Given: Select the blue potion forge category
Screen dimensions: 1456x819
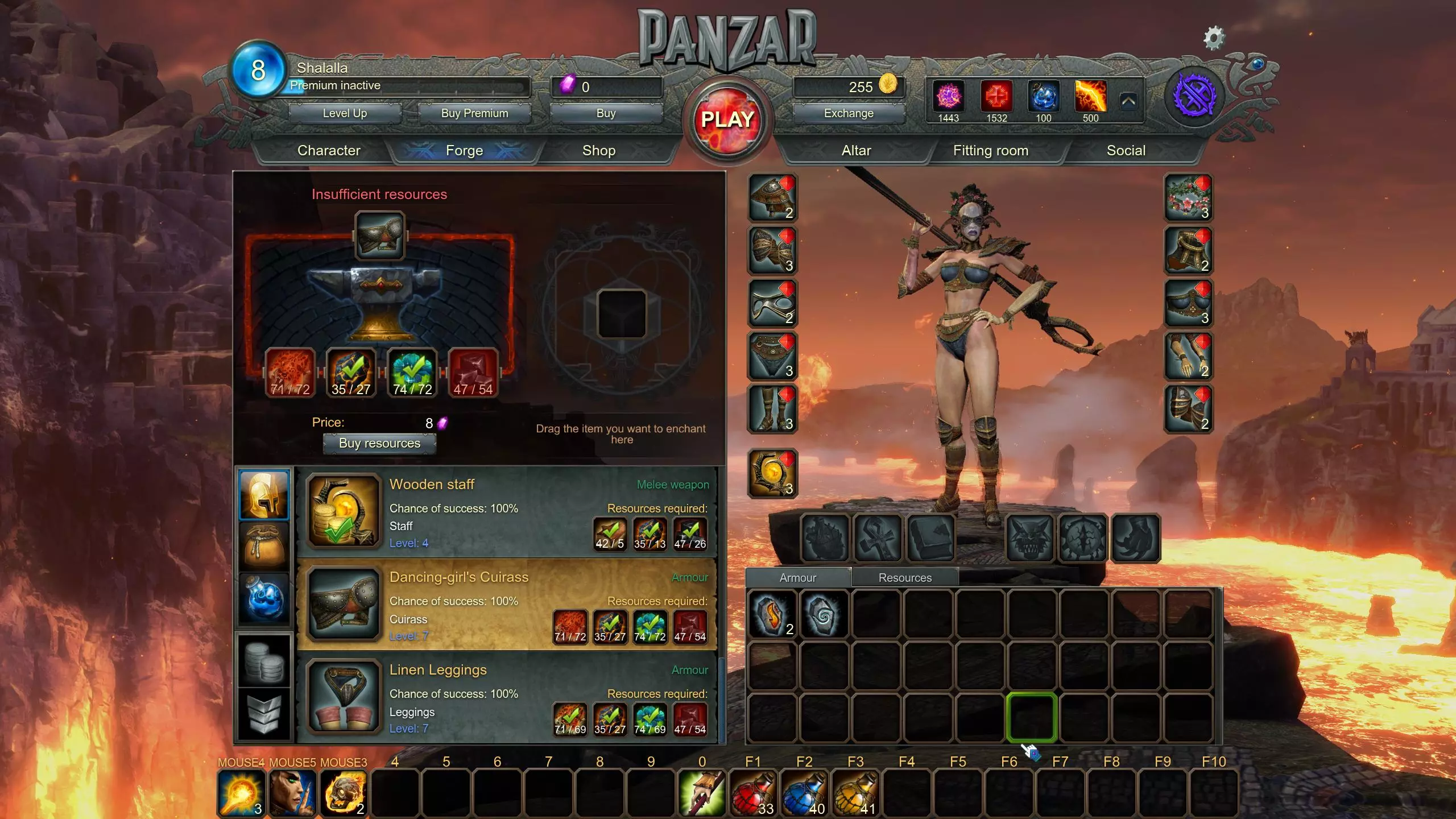Looking at the screenshot, I should tap(264, 599).
